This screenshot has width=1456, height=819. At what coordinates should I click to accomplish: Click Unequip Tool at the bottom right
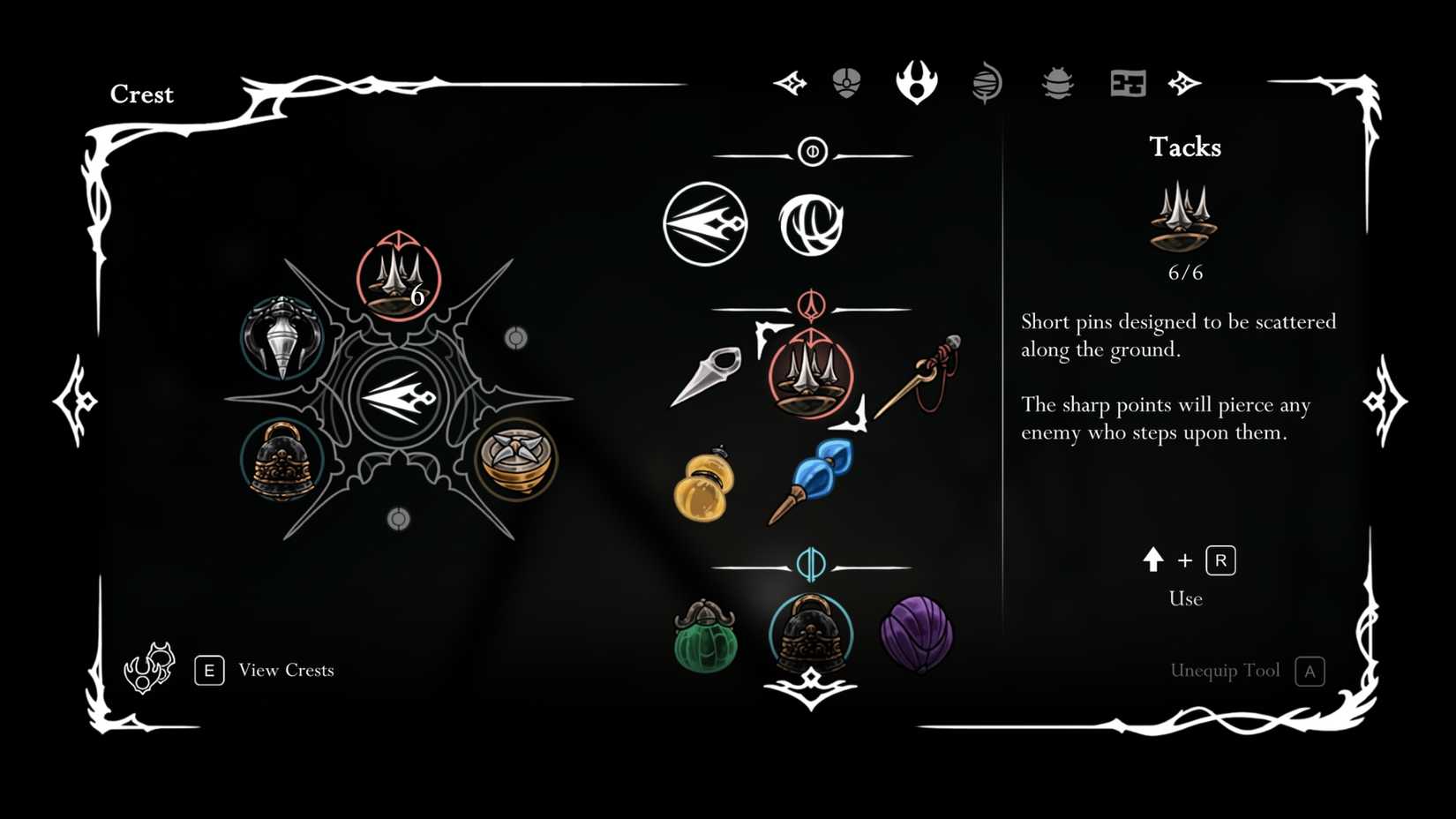[1225, 670]
